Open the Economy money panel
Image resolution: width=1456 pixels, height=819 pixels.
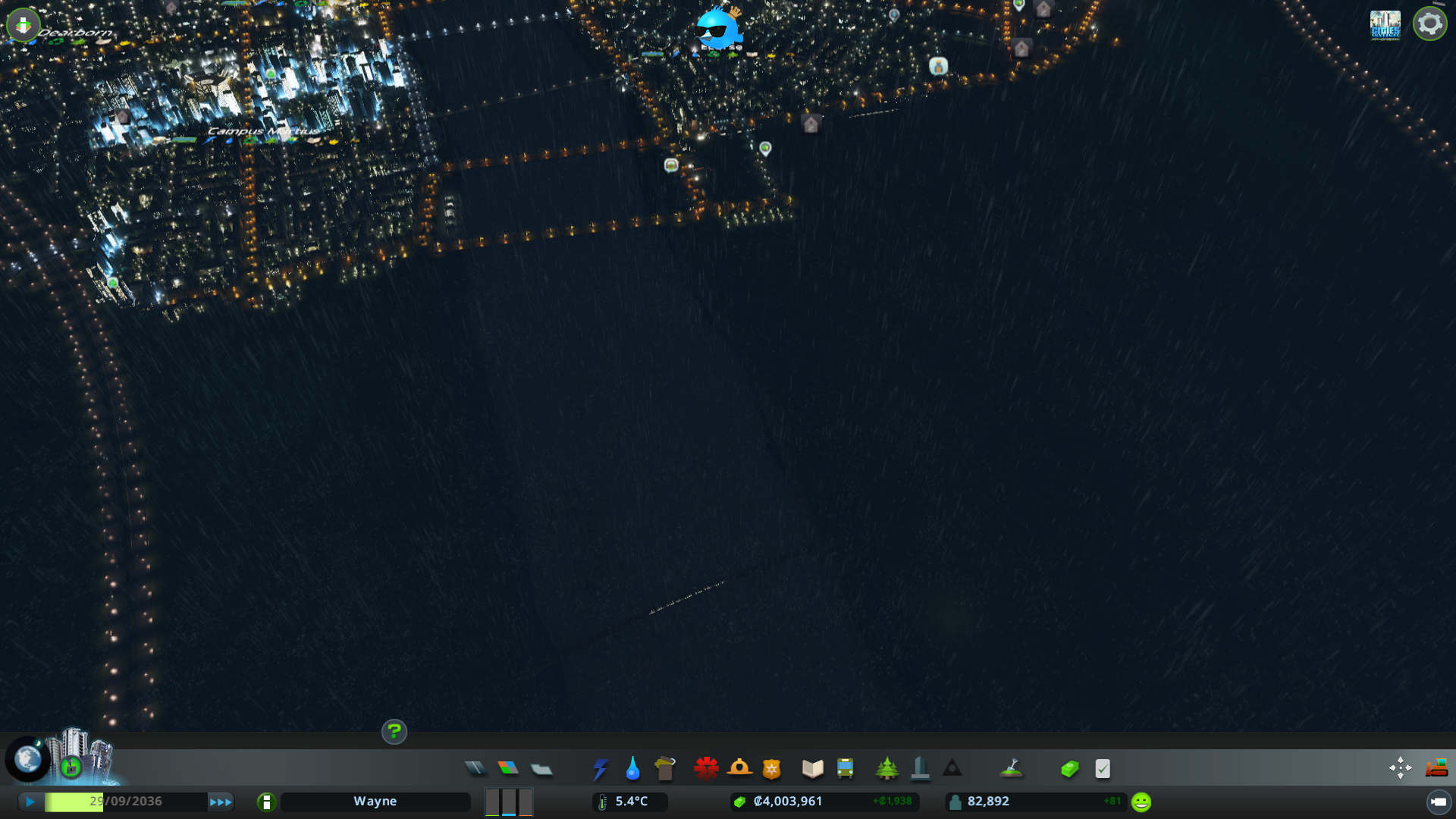(x=1069, y=768)
